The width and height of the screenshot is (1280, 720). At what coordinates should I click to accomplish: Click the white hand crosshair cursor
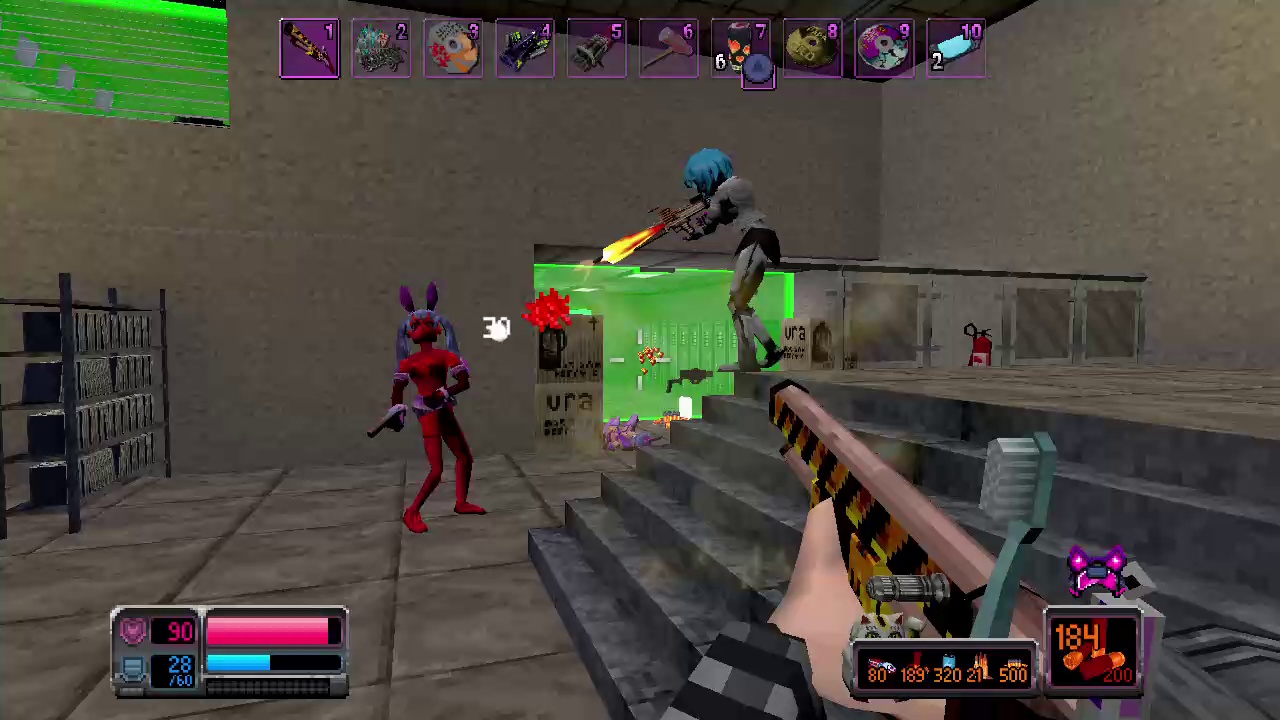coord(497,330)
